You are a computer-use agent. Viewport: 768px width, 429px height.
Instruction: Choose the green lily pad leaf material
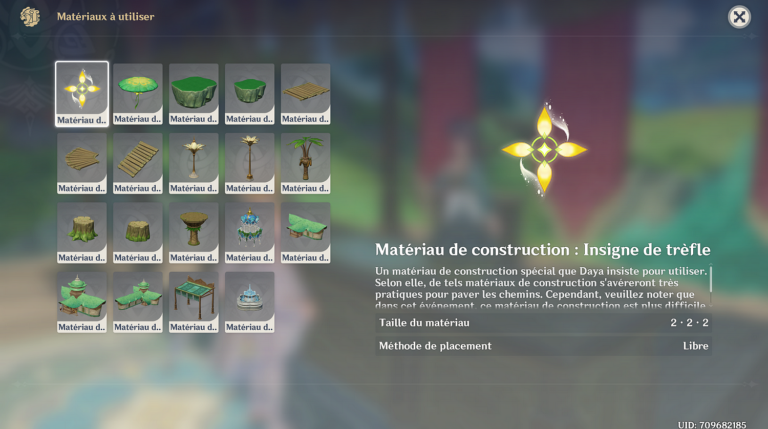coord(138,93)
